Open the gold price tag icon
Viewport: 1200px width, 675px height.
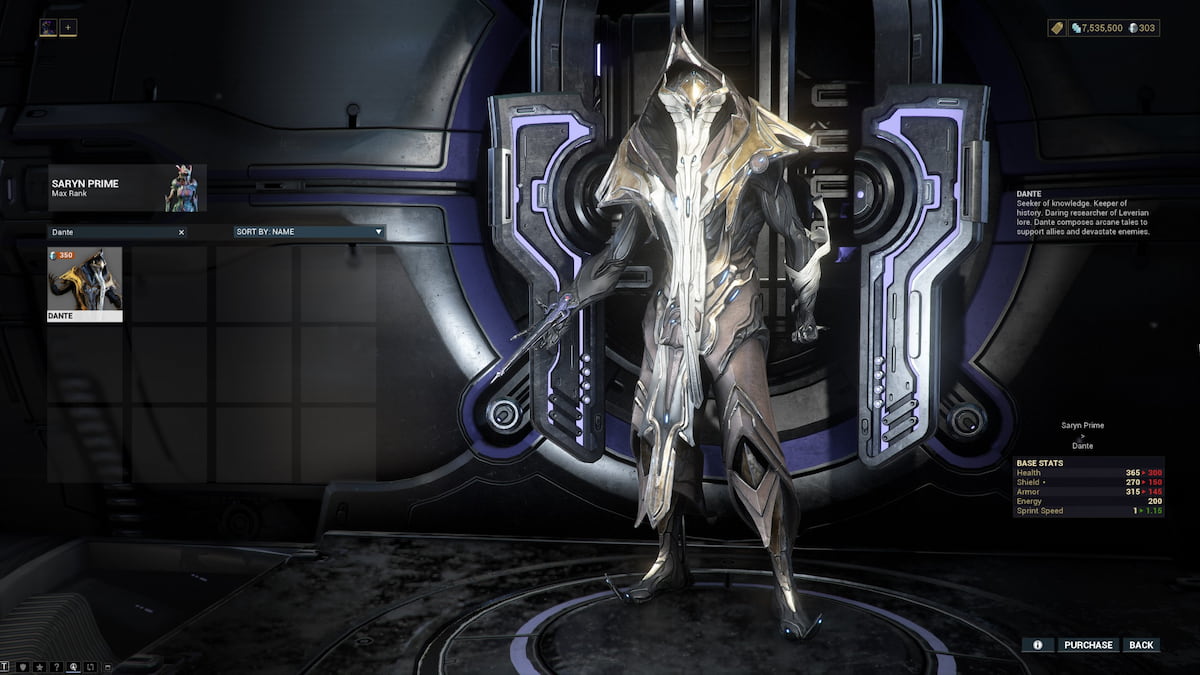click(1055, 28)
